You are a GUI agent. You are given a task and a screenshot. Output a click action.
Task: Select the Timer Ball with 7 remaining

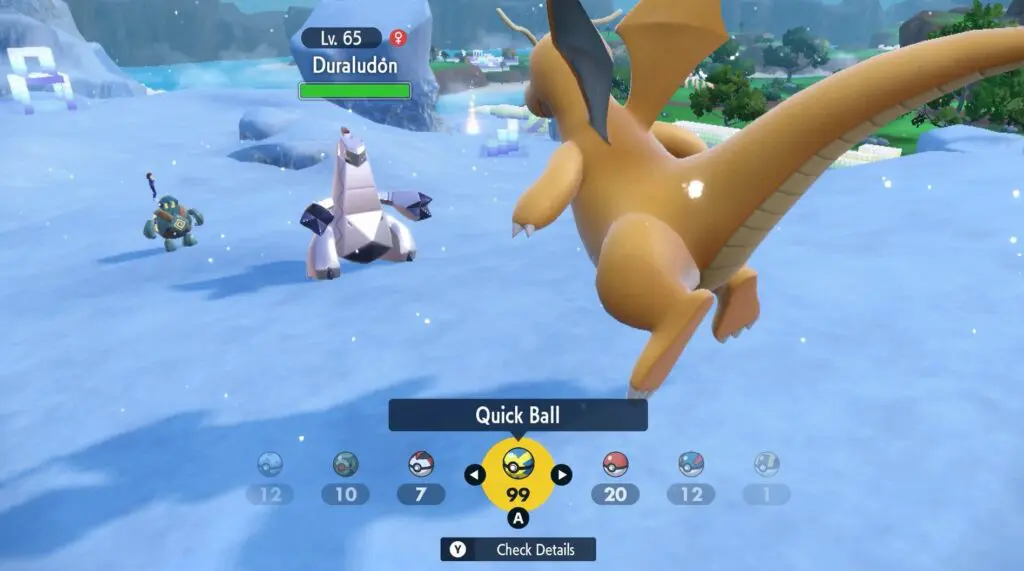(421, 464)
